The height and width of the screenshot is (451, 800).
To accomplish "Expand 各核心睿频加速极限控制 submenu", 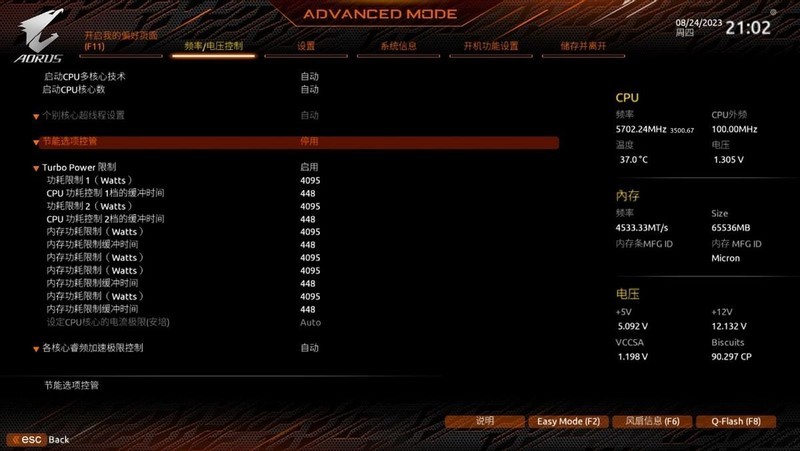I will 93,348.
